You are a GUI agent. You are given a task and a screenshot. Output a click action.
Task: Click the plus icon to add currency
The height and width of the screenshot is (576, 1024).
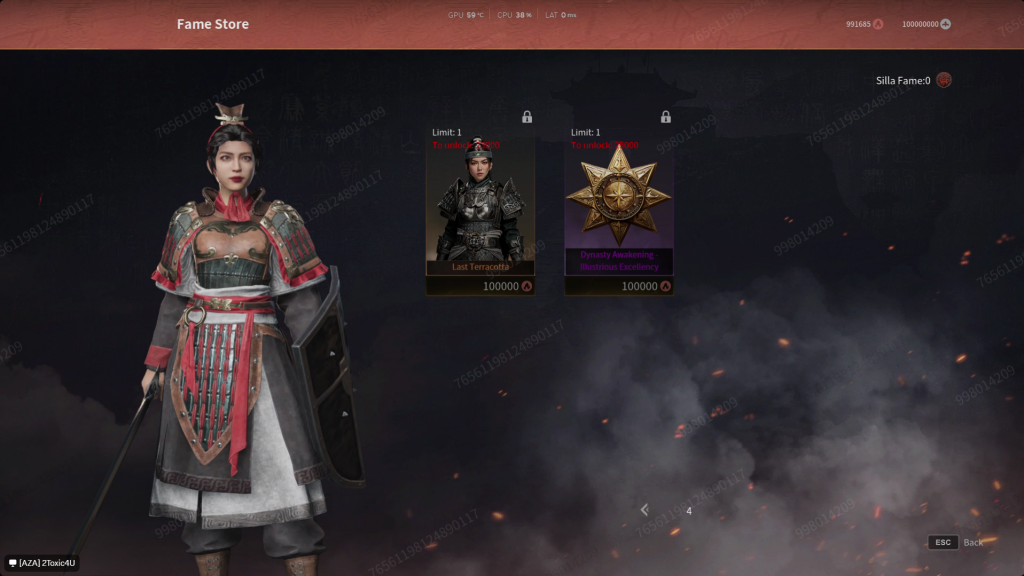945,24
